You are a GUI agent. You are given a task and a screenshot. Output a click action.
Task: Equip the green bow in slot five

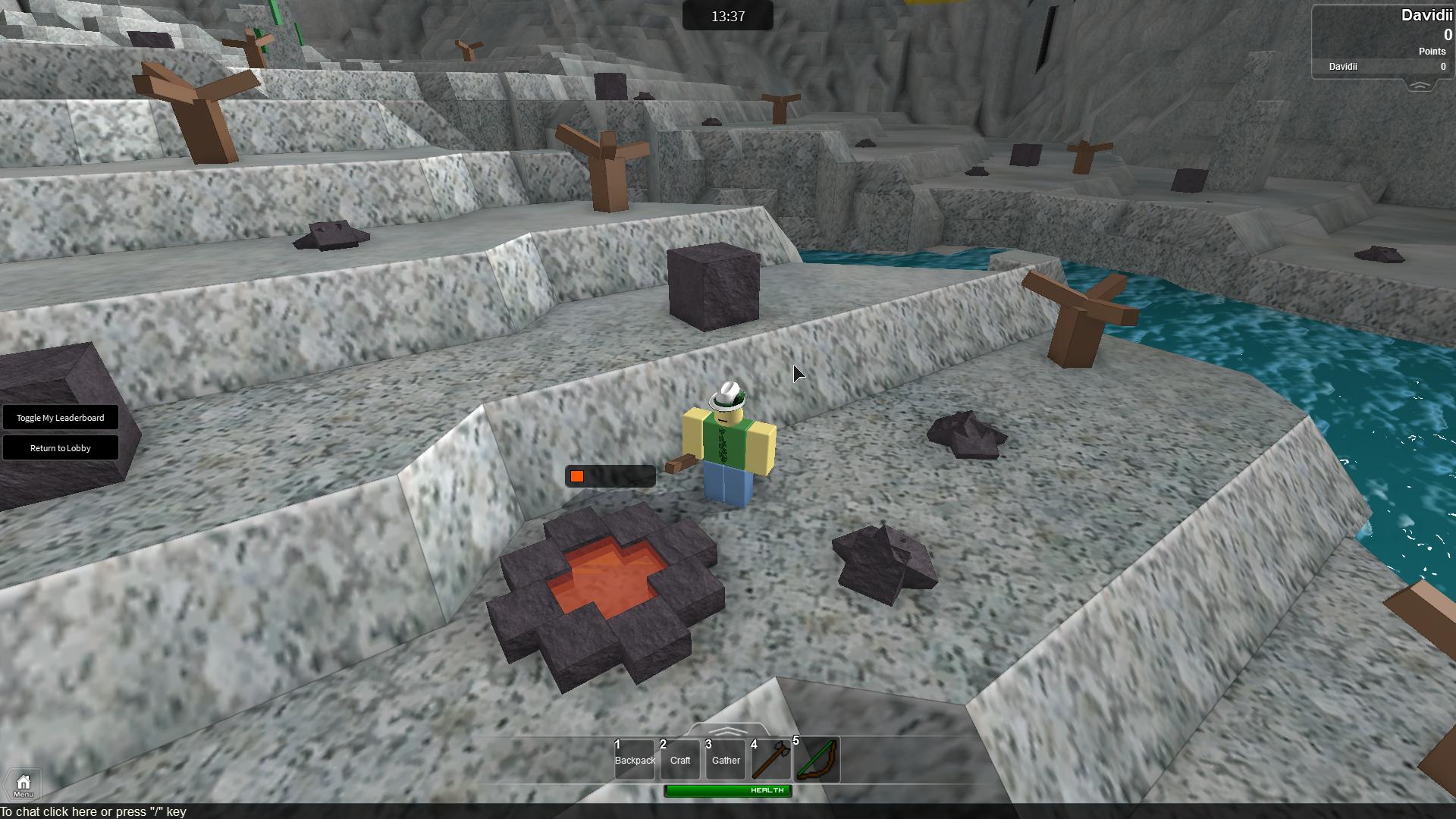coord(817,760)
